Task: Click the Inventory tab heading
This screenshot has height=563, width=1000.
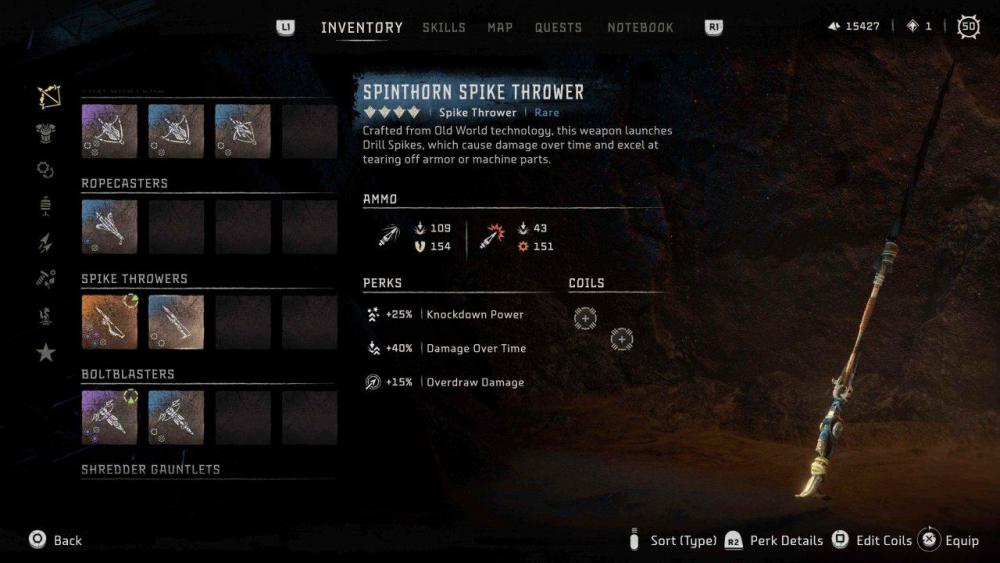Action: 362,28
